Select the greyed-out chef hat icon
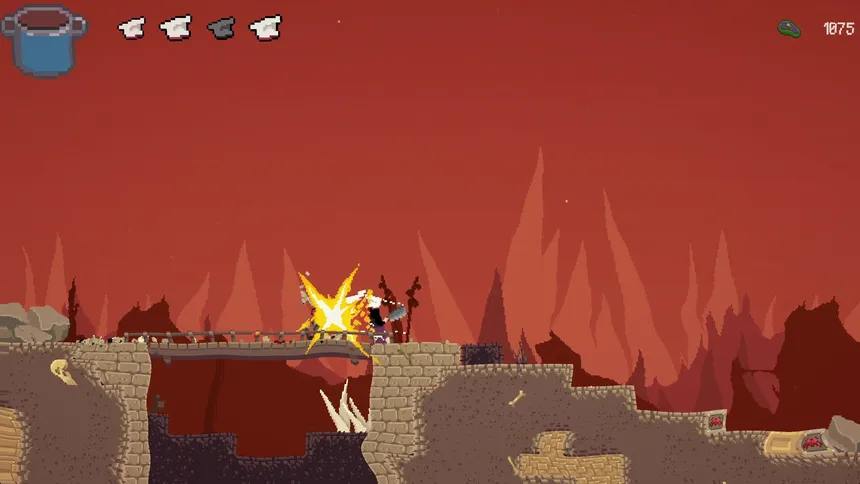Viewport: 860px width, 484px height. click(x=221, y=28)
